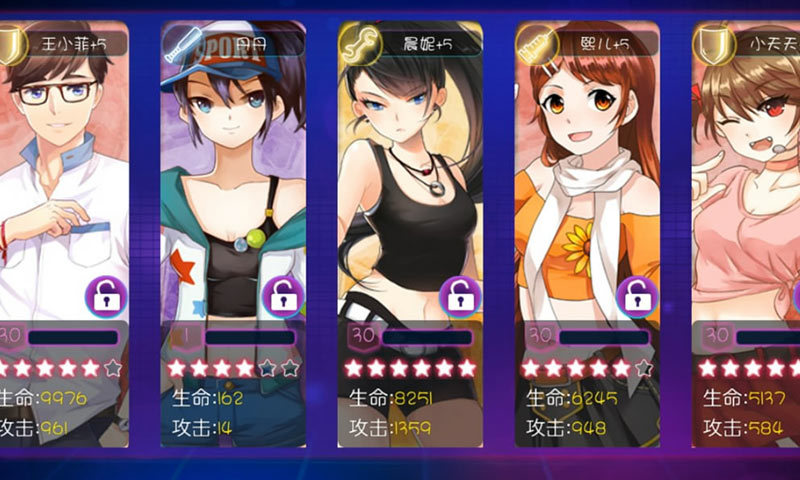800x480 pixels.
Task: Toggle the lock icon on 晨妮's card
Action: tap(460, 297)
